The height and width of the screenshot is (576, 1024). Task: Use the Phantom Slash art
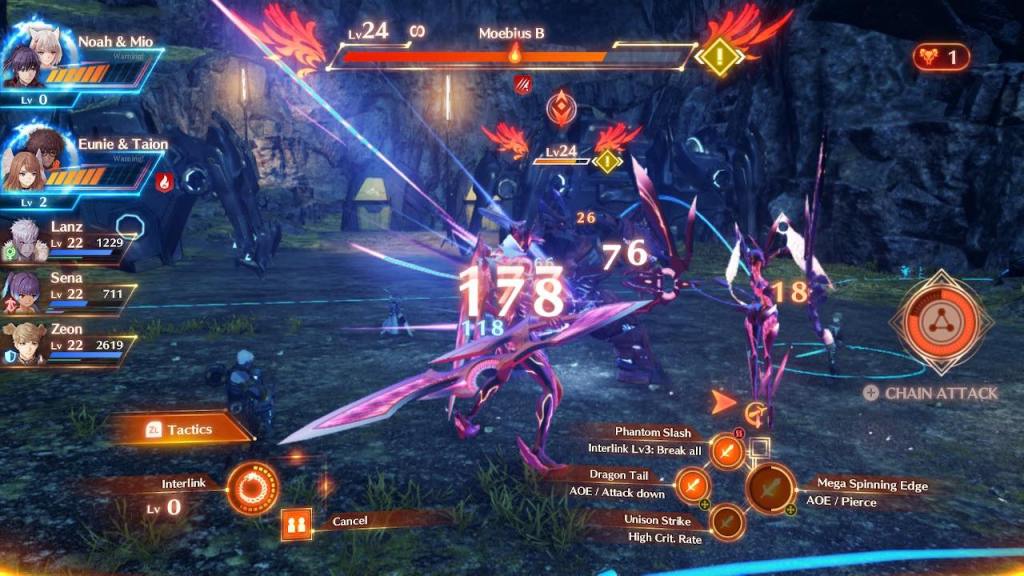pos(728,451)
